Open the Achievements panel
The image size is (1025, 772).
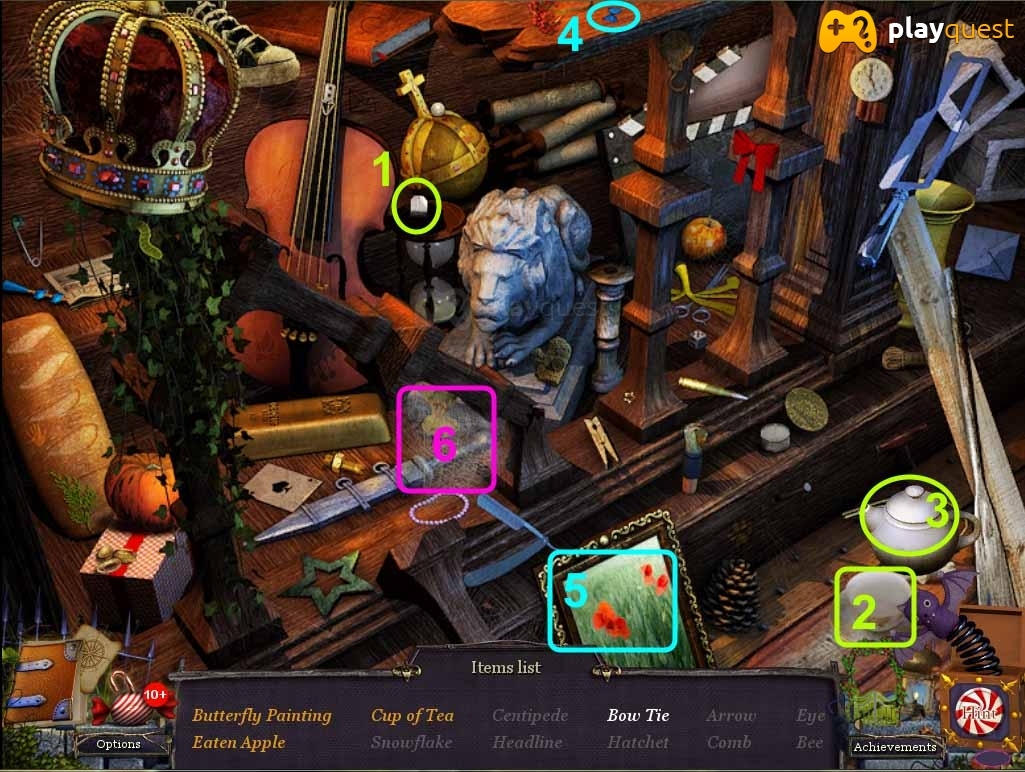click(x=895, y=746)
